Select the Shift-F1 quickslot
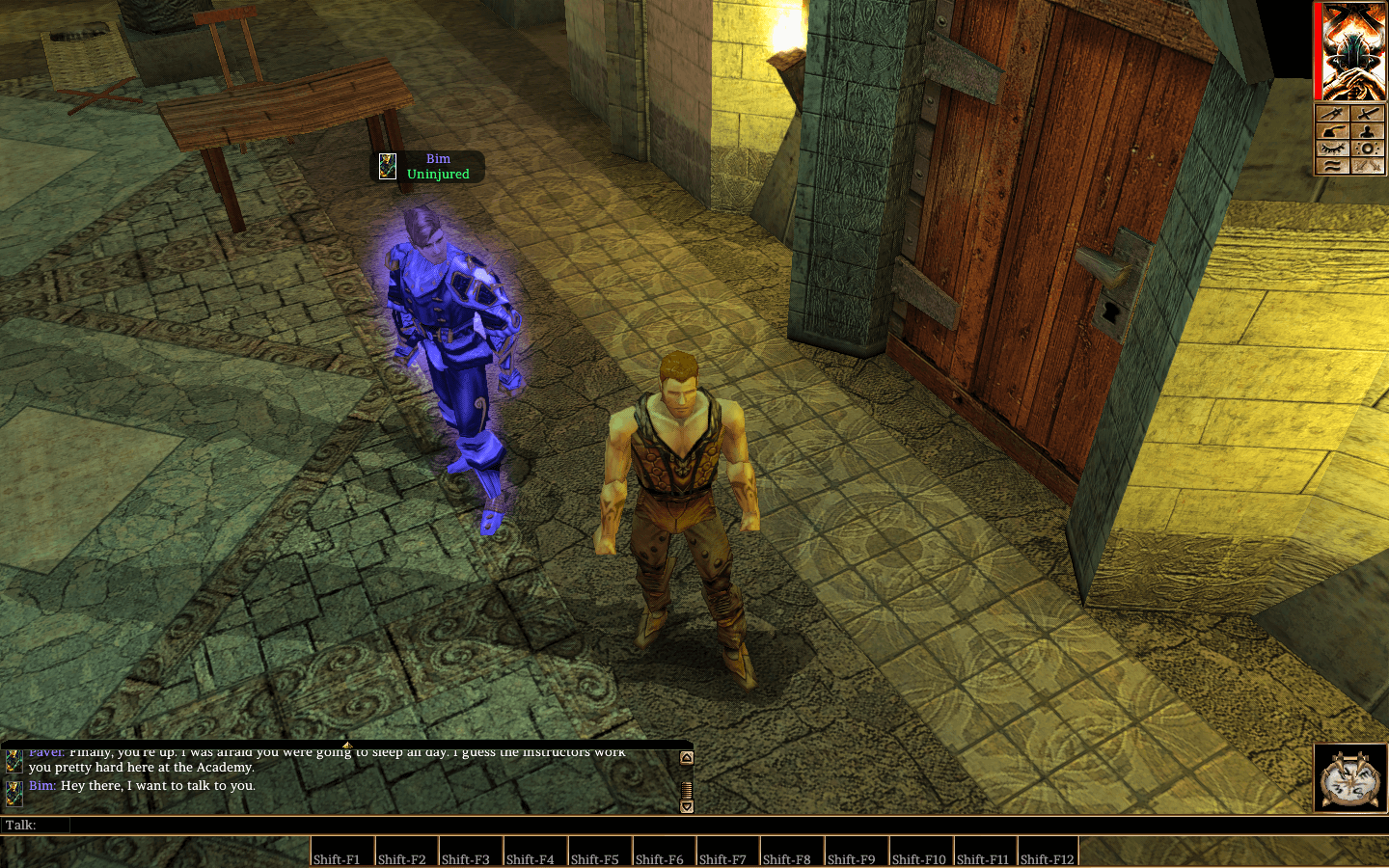 point(341,854)
